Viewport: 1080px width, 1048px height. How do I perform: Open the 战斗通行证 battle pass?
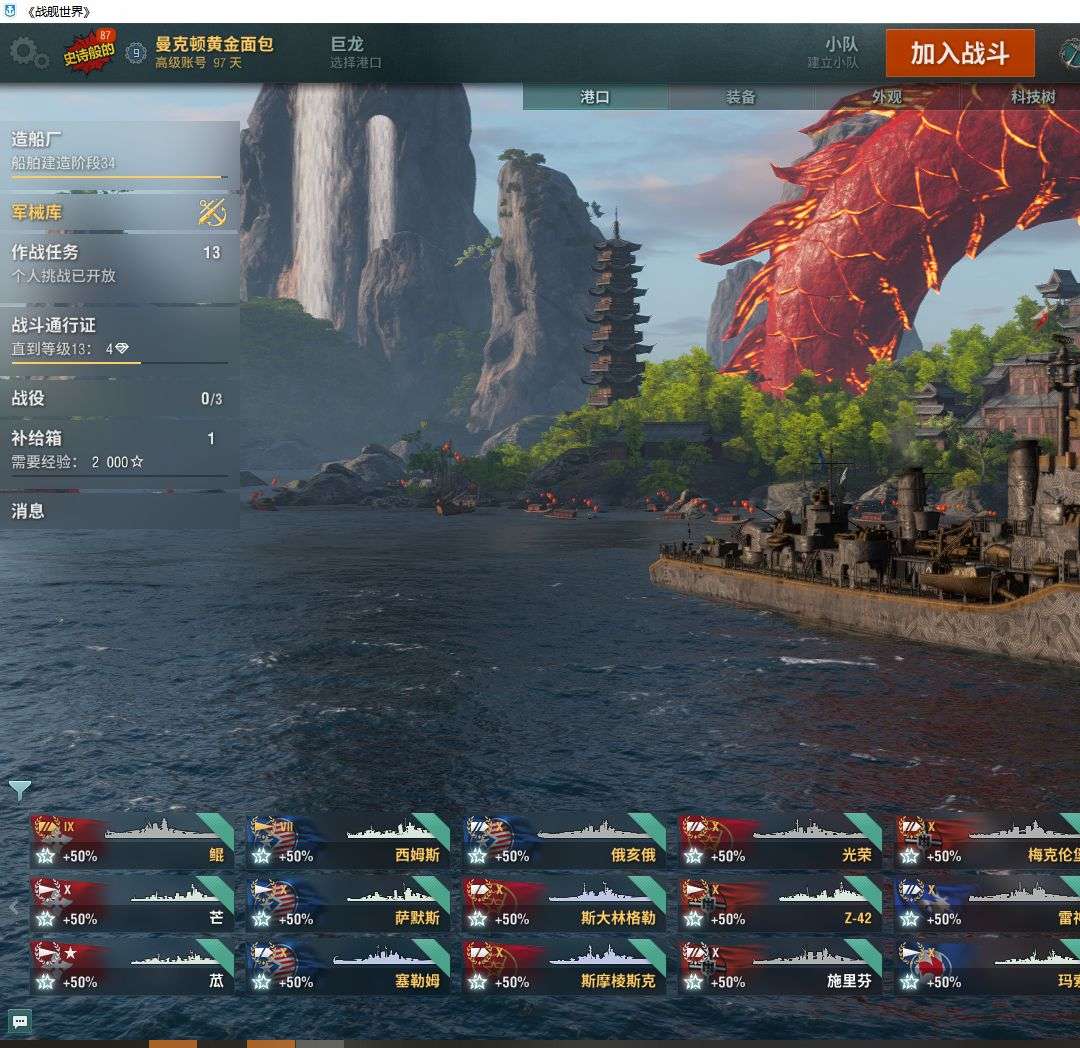pos(119,337)
